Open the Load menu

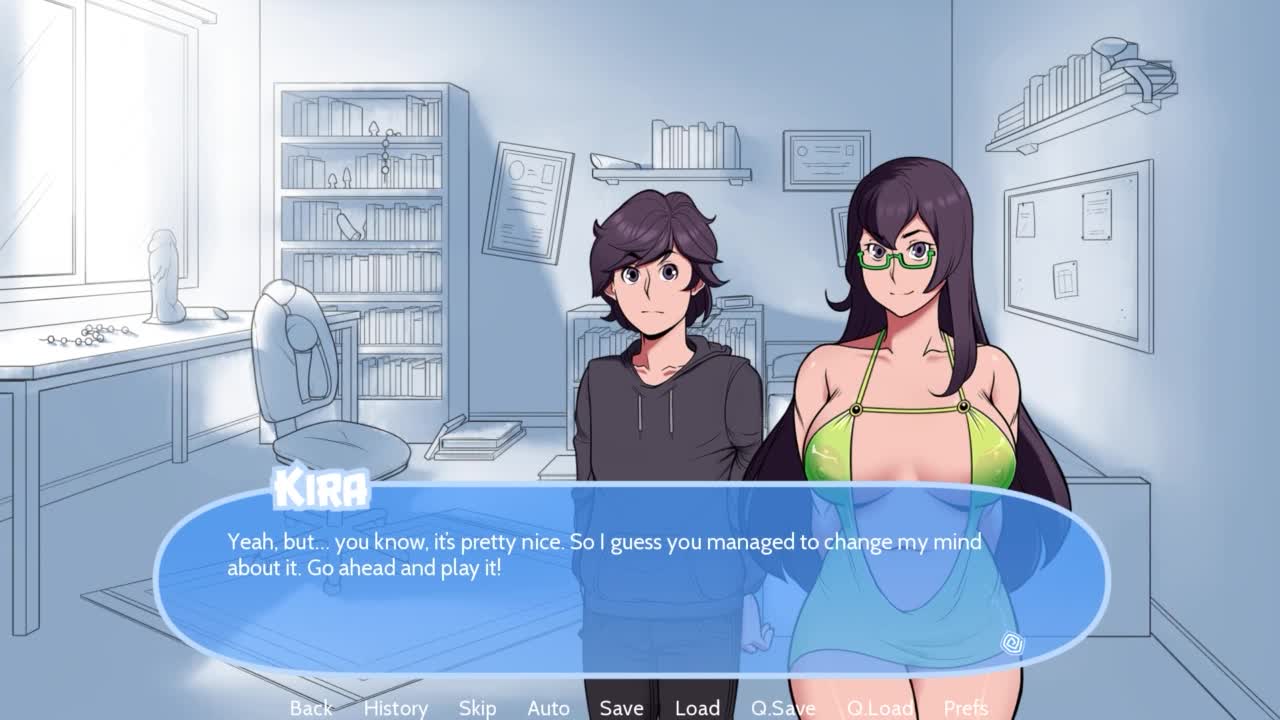[x=697, y=708]
